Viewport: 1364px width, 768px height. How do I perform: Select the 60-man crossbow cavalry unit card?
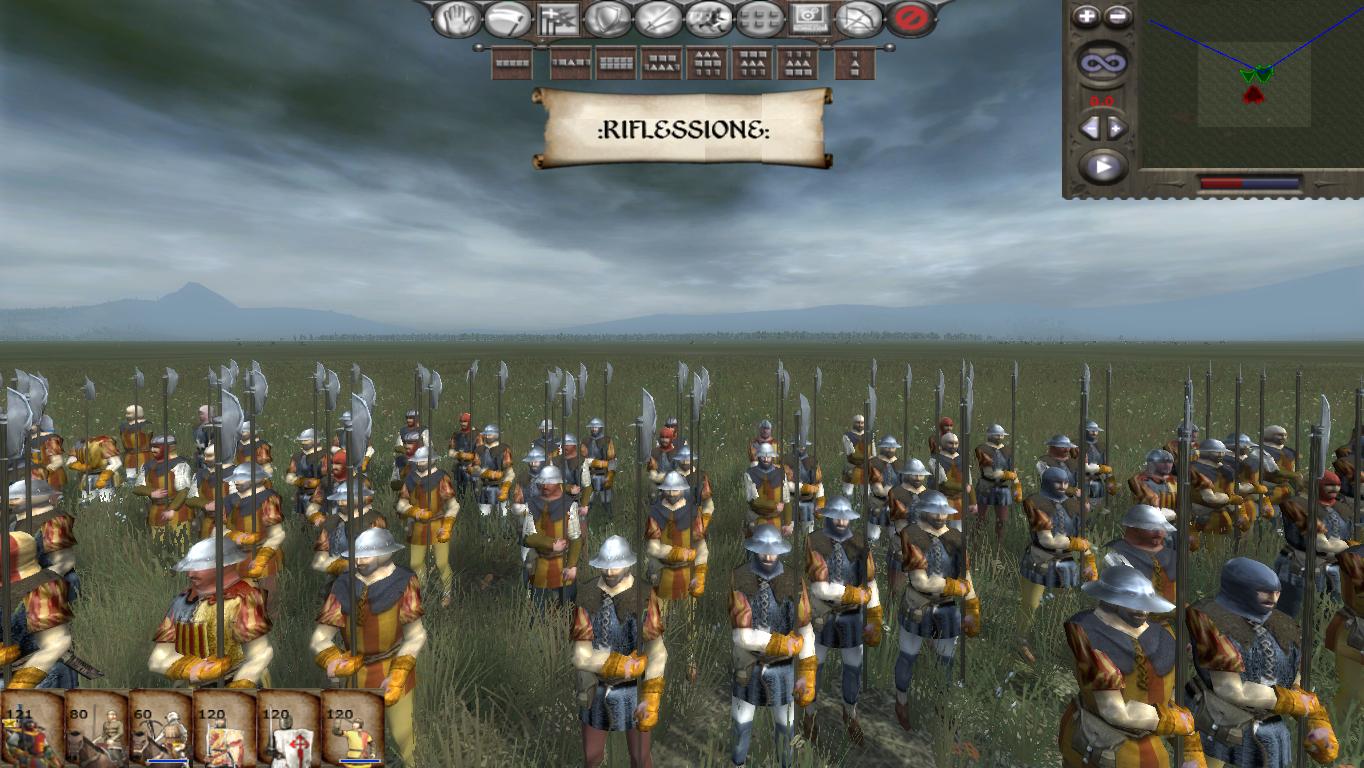click(x=160, y=735)
